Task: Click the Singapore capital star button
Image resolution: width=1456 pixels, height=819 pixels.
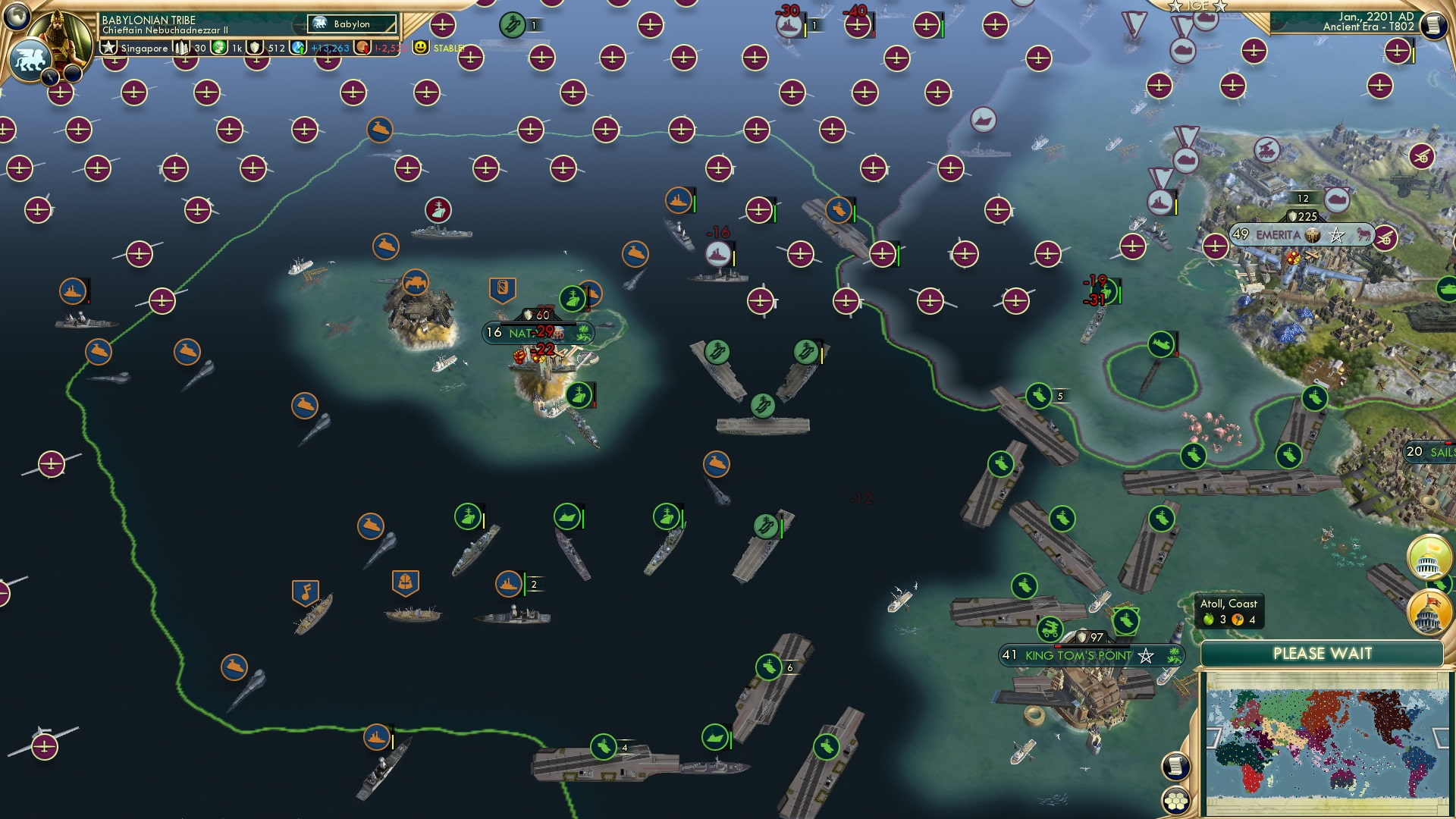Action: click(109, 48)
